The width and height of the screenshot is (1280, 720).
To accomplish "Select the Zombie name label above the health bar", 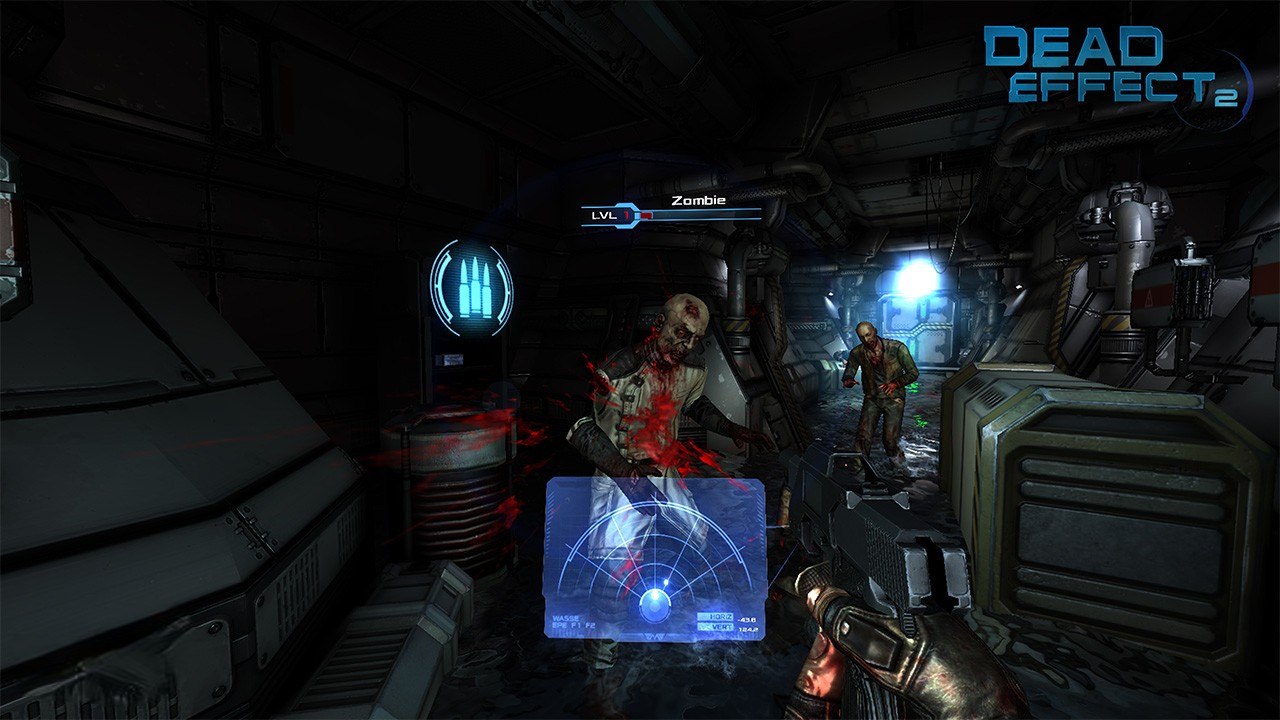I will pos(697,200).
